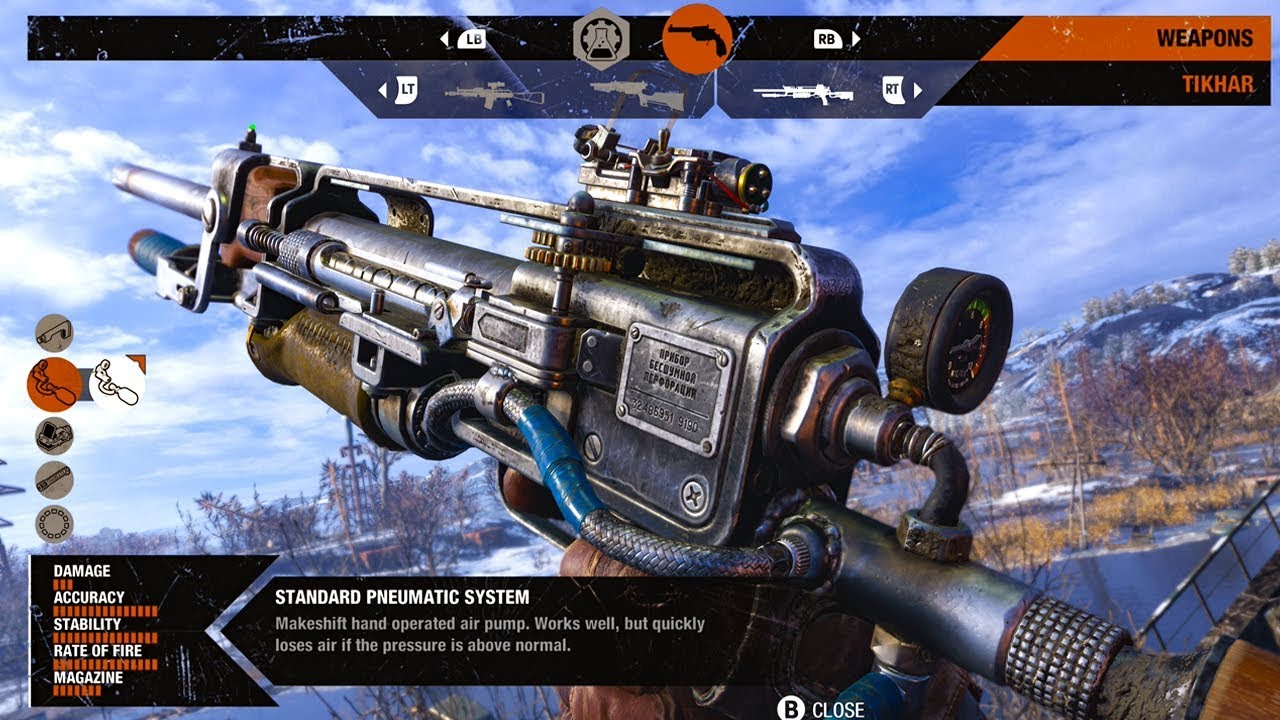Viewport: 1280px width, 720px height.
Task: Choose the white Standard Pneumatic System option
Action: click(117, 384)
